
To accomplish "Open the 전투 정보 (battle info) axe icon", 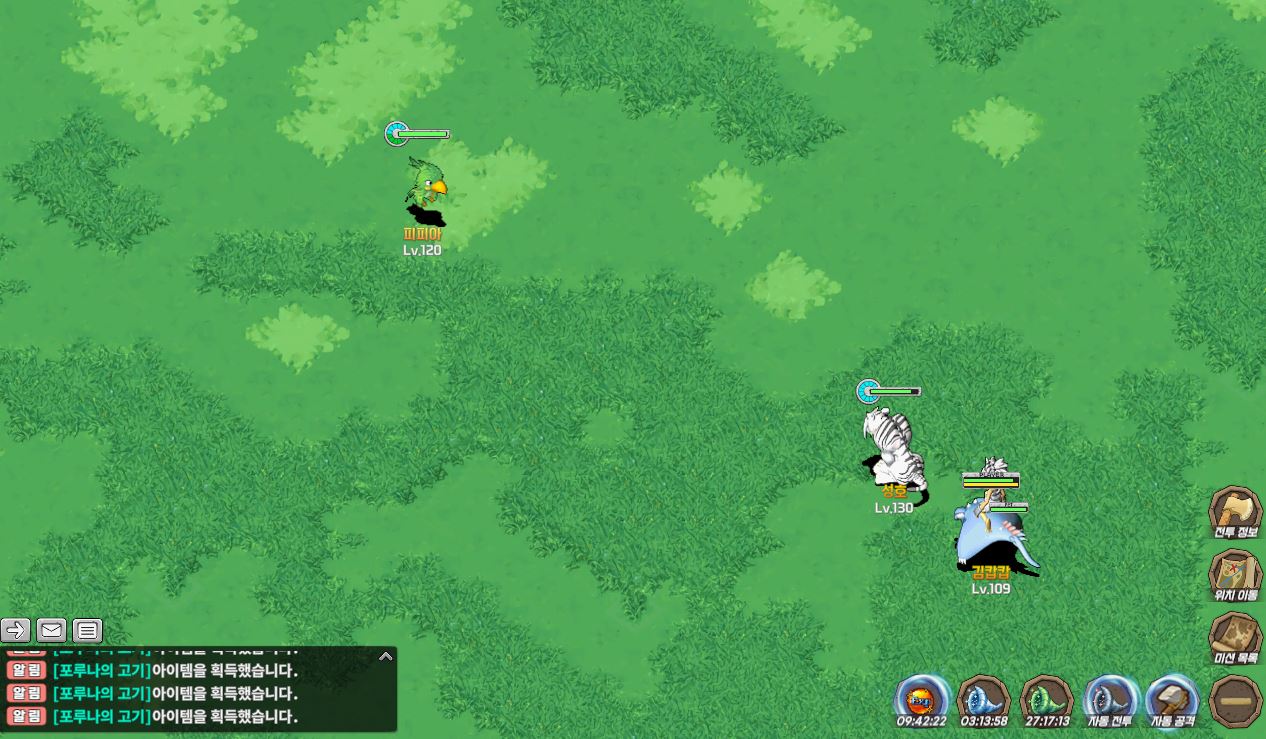I will (x=1235, y=512).
